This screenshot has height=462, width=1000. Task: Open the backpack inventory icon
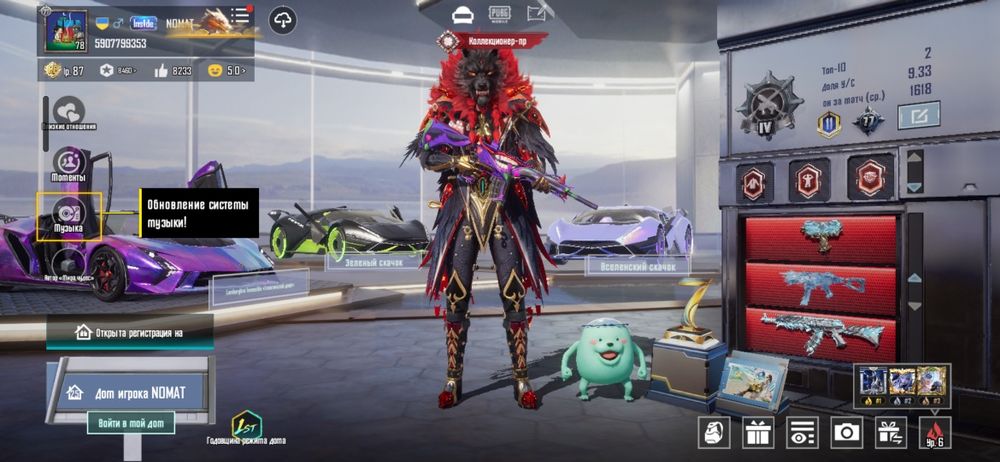pyautogui.click(x=714, y=432)
